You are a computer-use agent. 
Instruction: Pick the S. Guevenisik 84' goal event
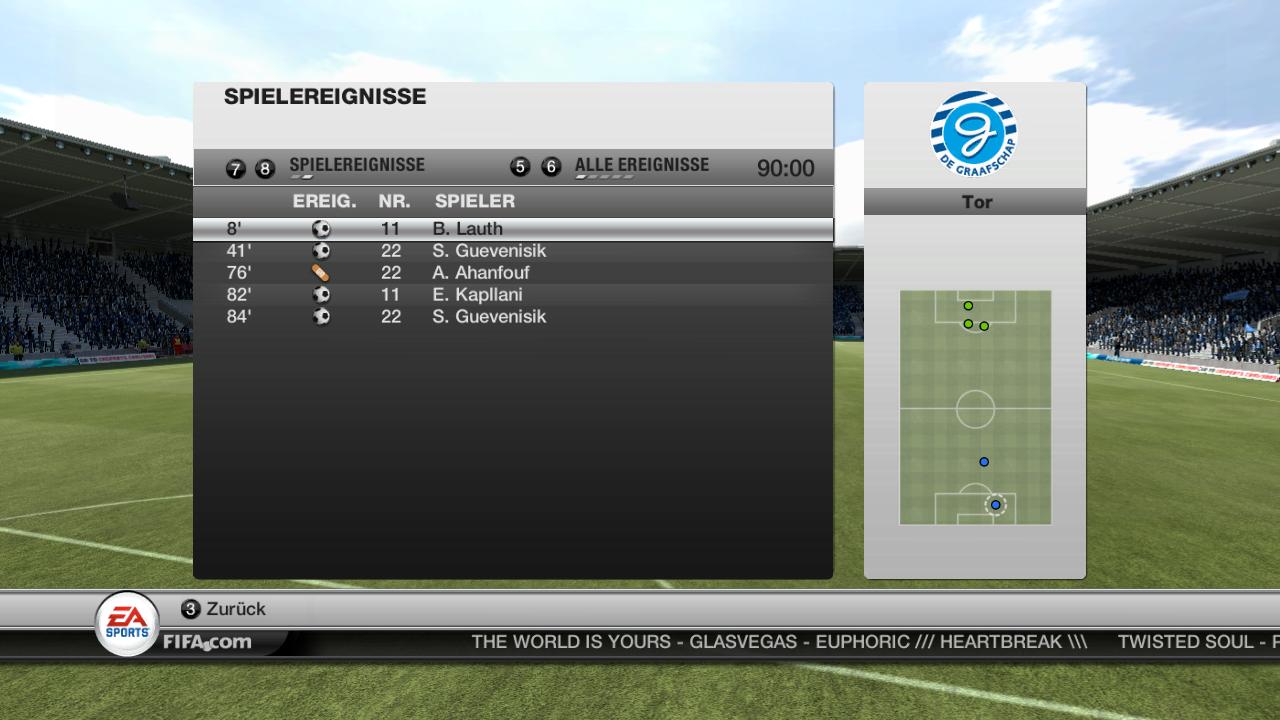coord(512,317)
